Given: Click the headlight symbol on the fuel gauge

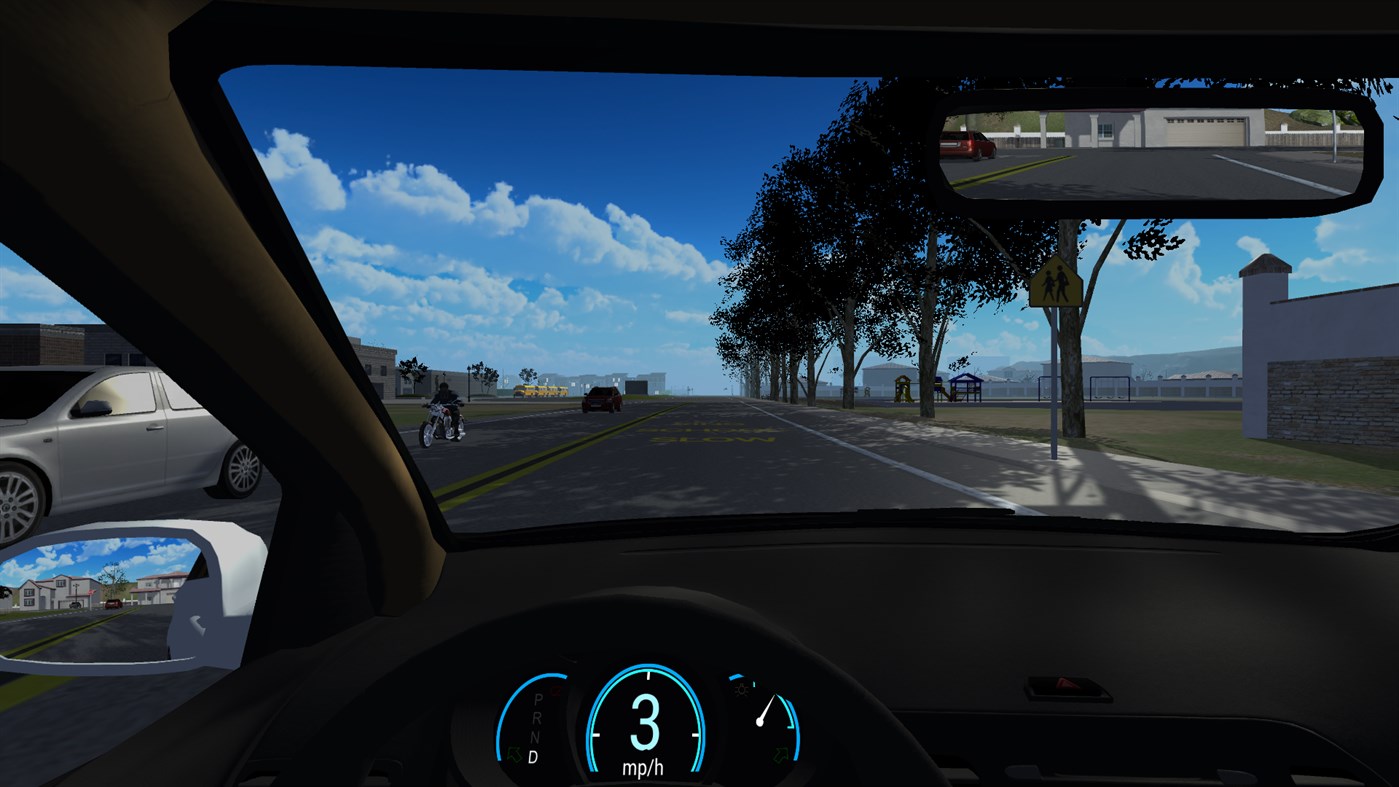Looking at the screenshot, I should 740,689.
